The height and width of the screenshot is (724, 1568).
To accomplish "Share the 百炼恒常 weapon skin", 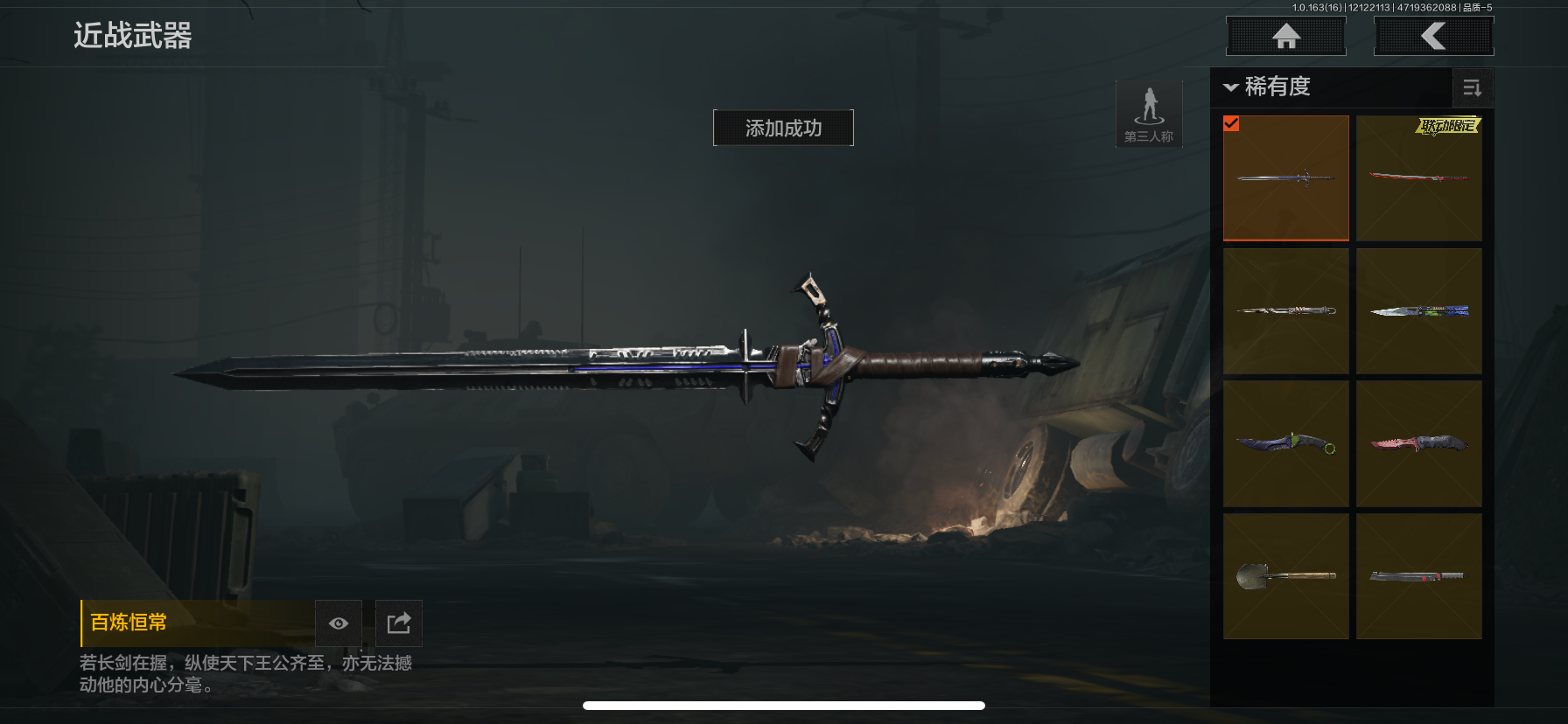I will 398,623.
